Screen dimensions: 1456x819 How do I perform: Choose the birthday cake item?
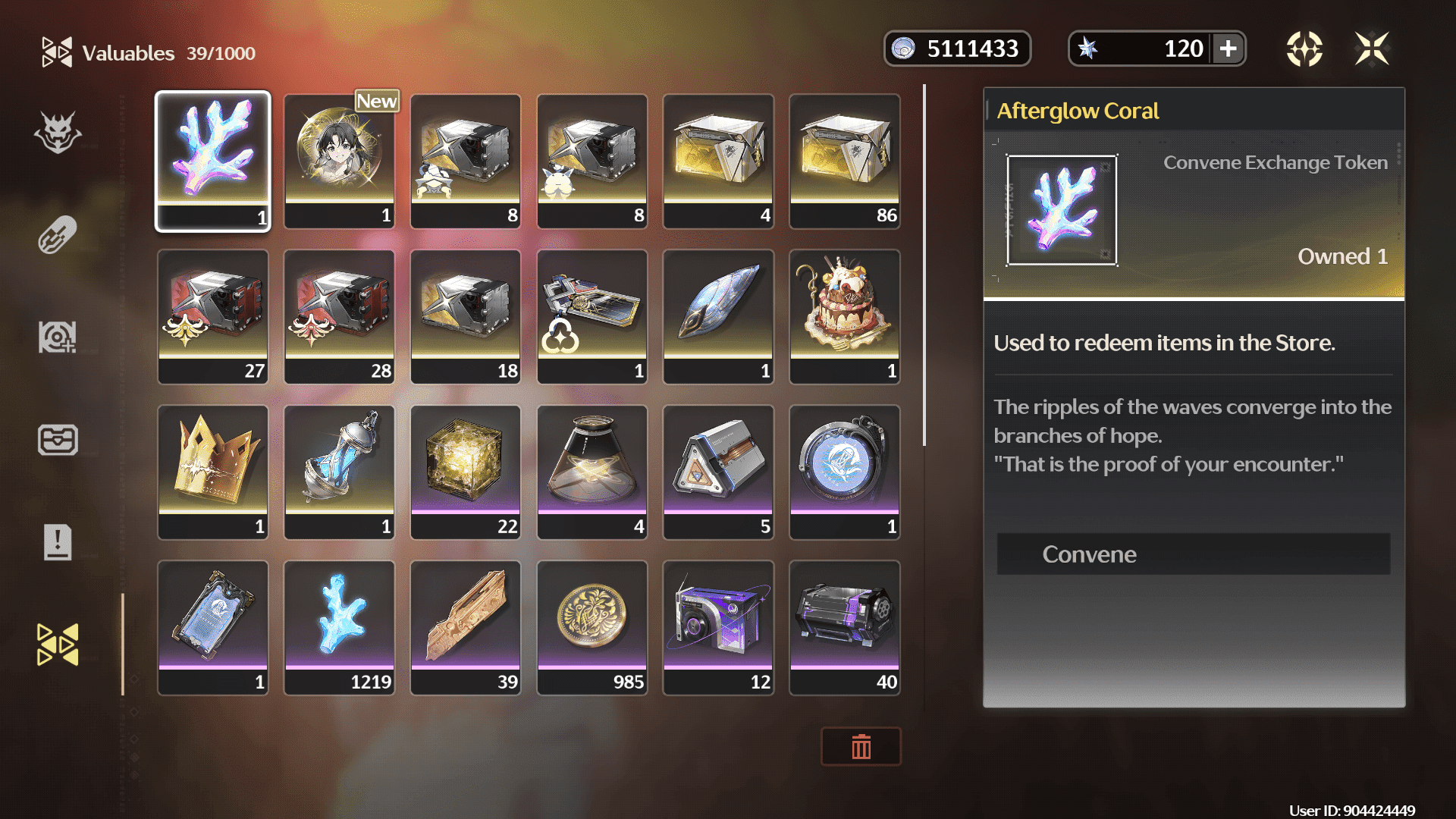pyautogui.click(x=845, y=316)
